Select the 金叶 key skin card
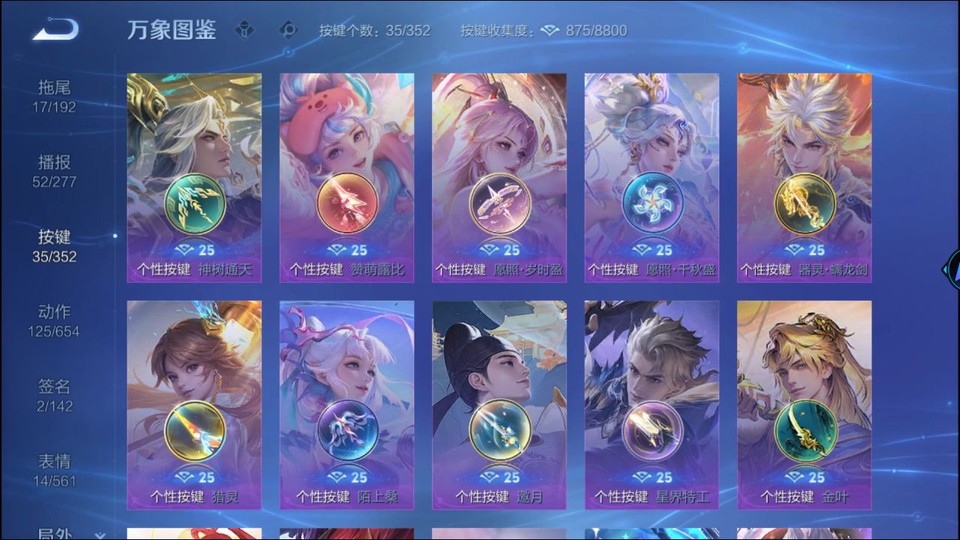This screenshot has width=960, height=540. pyautogui.click(x=804, y=404)
